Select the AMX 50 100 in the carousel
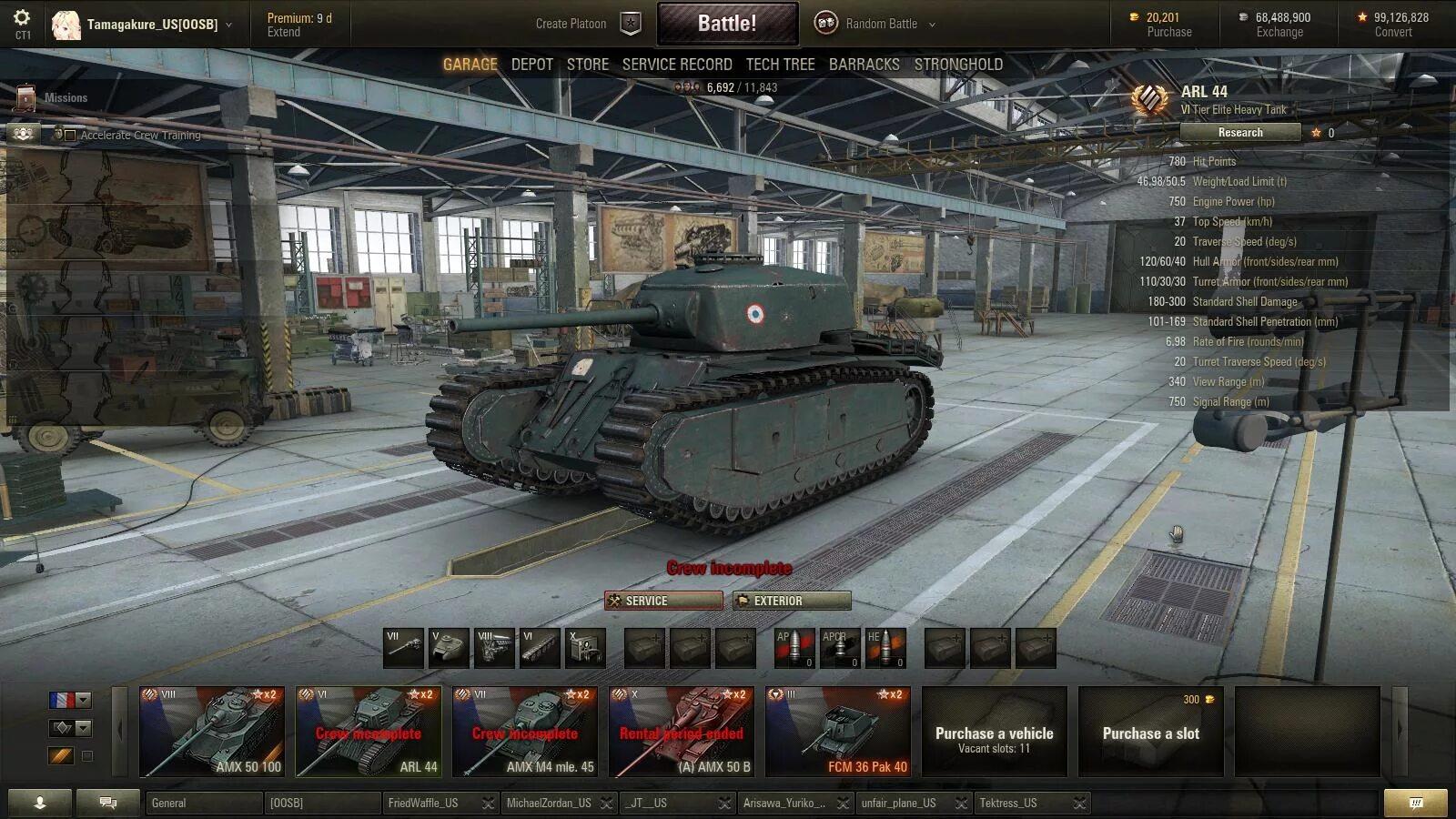Screen dimensions: 1456x819 pos(212,732)
